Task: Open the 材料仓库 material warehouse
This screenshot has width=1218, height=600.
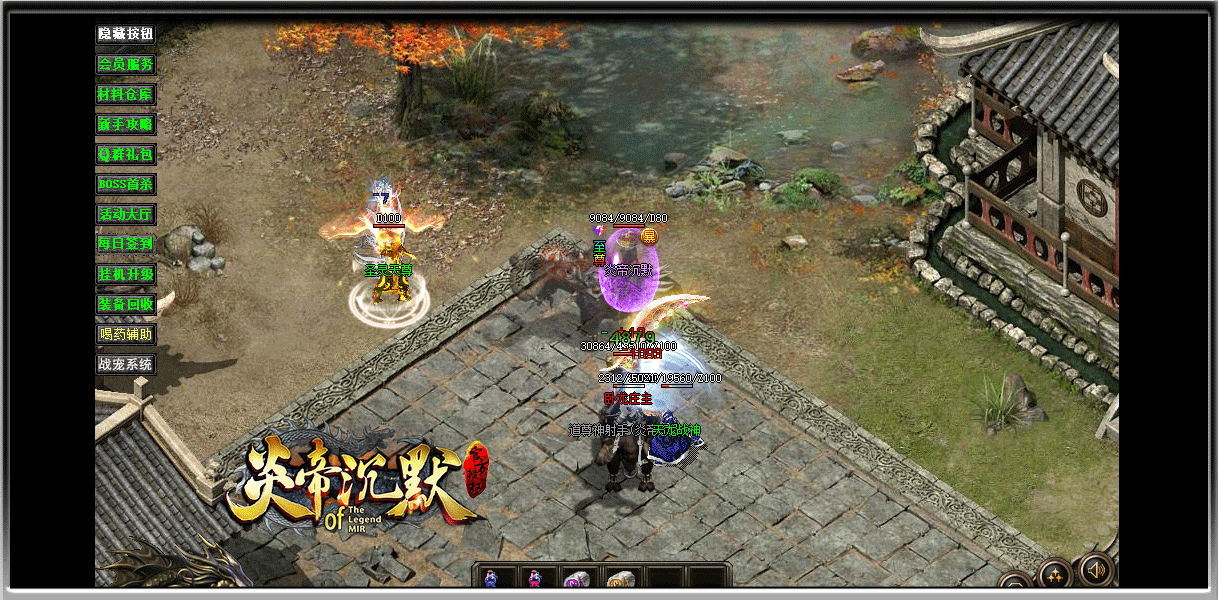Action: [x=126, y=94]
